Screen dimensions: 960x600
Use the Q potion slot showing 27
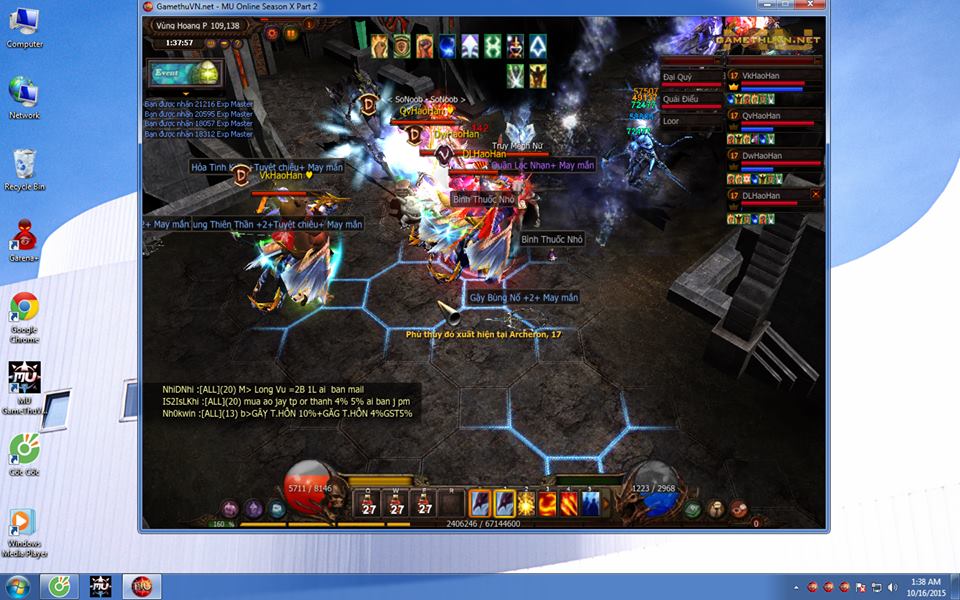pyautogui.click(x=369, y=503)
